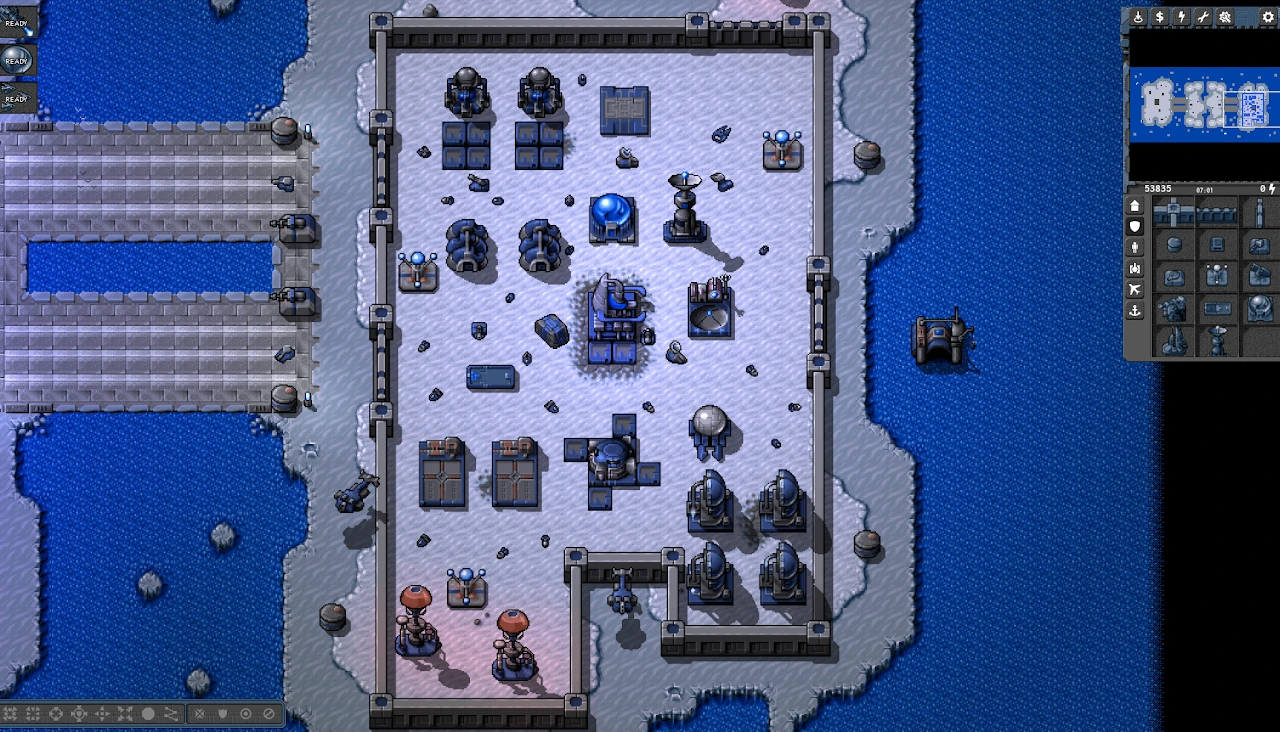Open the settings gear menu
The image size is (1280, 732).
[x=1268, y=17]
